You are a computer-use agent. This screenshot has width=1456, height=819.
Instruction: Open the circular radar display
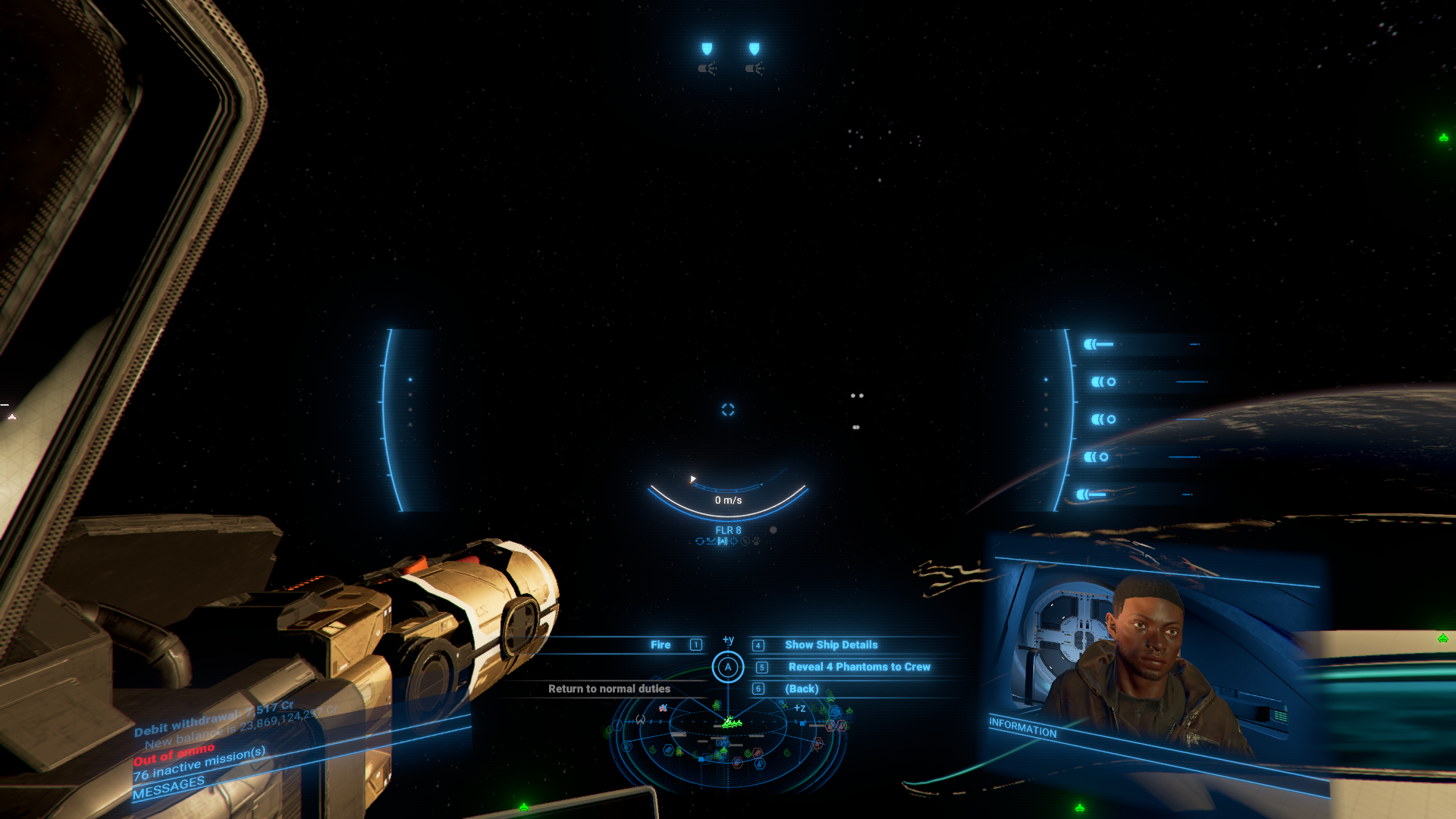pyautogui.click(x=728, y=739)
